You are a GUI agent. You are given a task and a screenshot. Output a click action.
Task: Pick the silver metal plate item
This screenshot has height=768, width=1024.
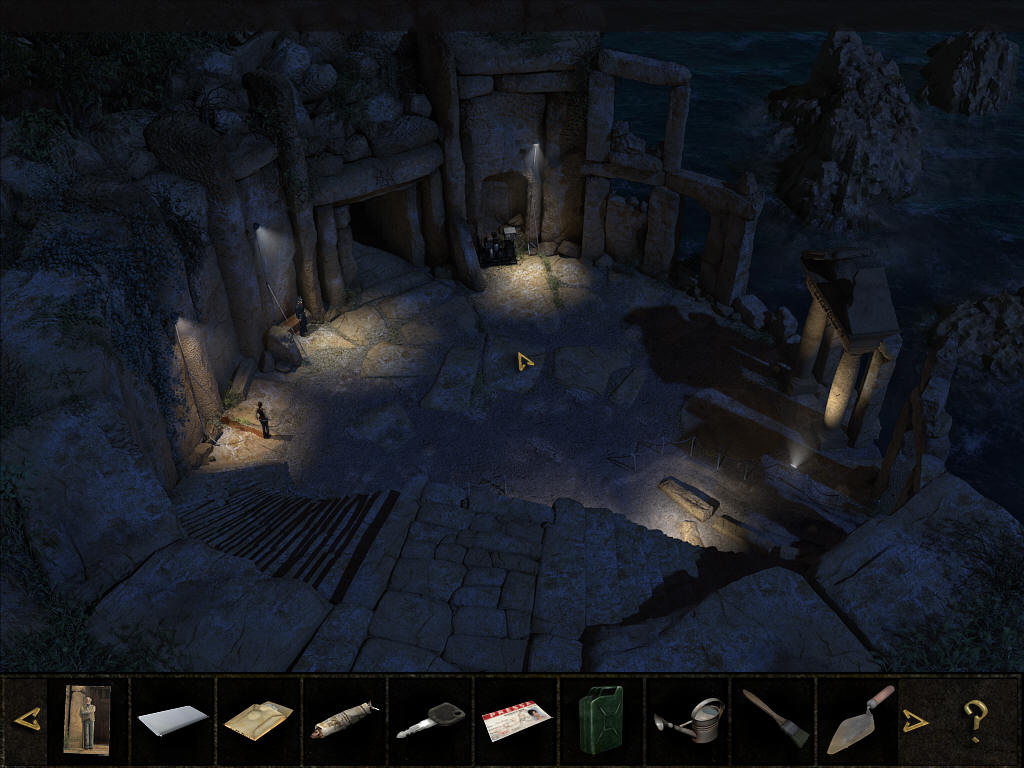(172, 719)
